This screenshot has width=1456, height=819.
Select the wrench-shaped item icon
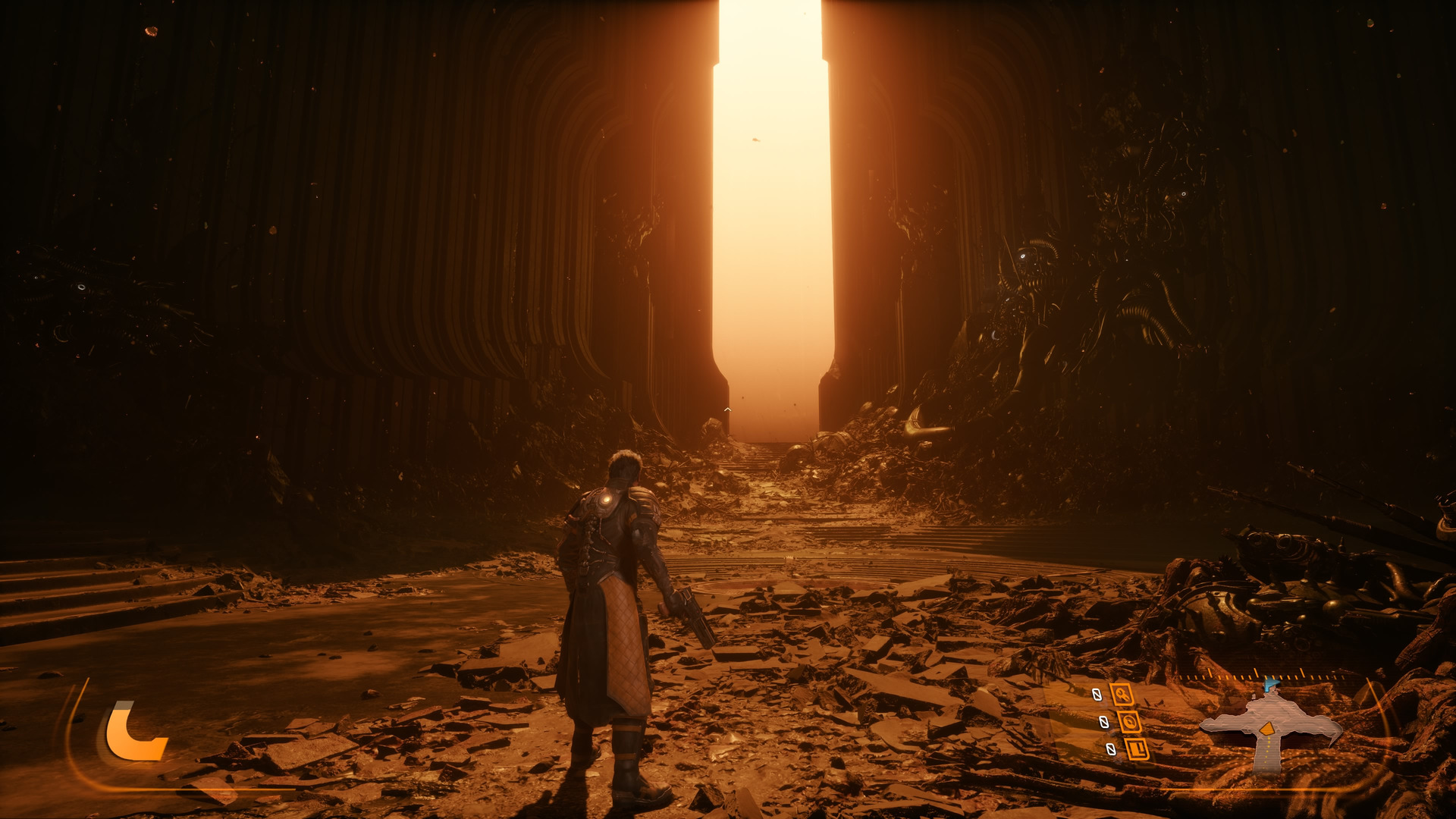click(1122, 694)
